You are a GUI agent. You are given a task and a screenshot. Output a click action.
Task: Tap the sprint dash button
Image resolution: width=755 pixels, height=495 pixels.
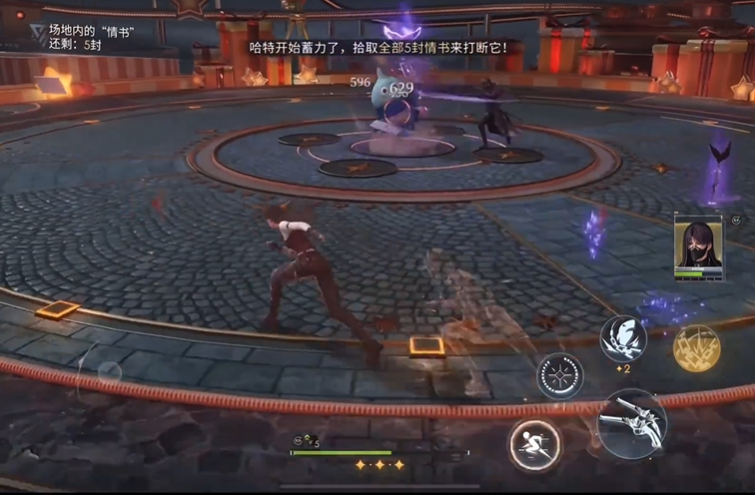pos(535,445)
